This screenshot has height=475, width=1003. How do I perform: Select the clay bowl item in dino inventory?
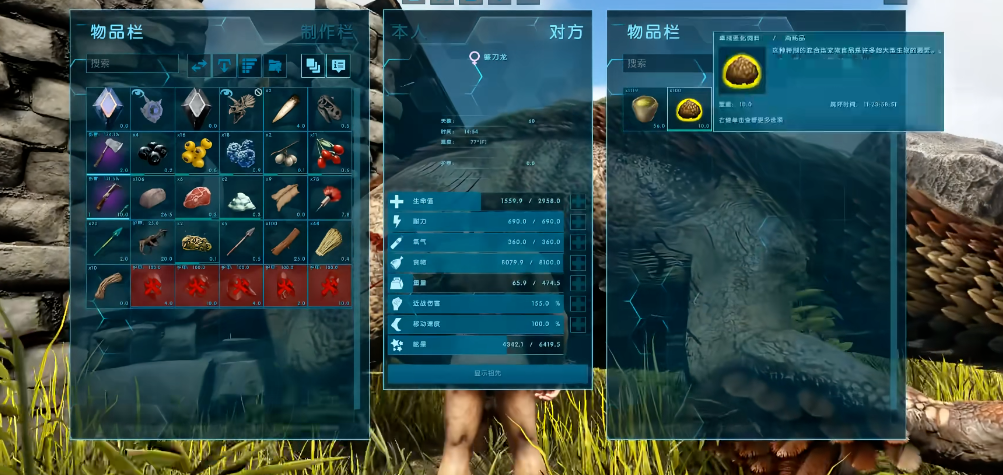click(645, 109)
